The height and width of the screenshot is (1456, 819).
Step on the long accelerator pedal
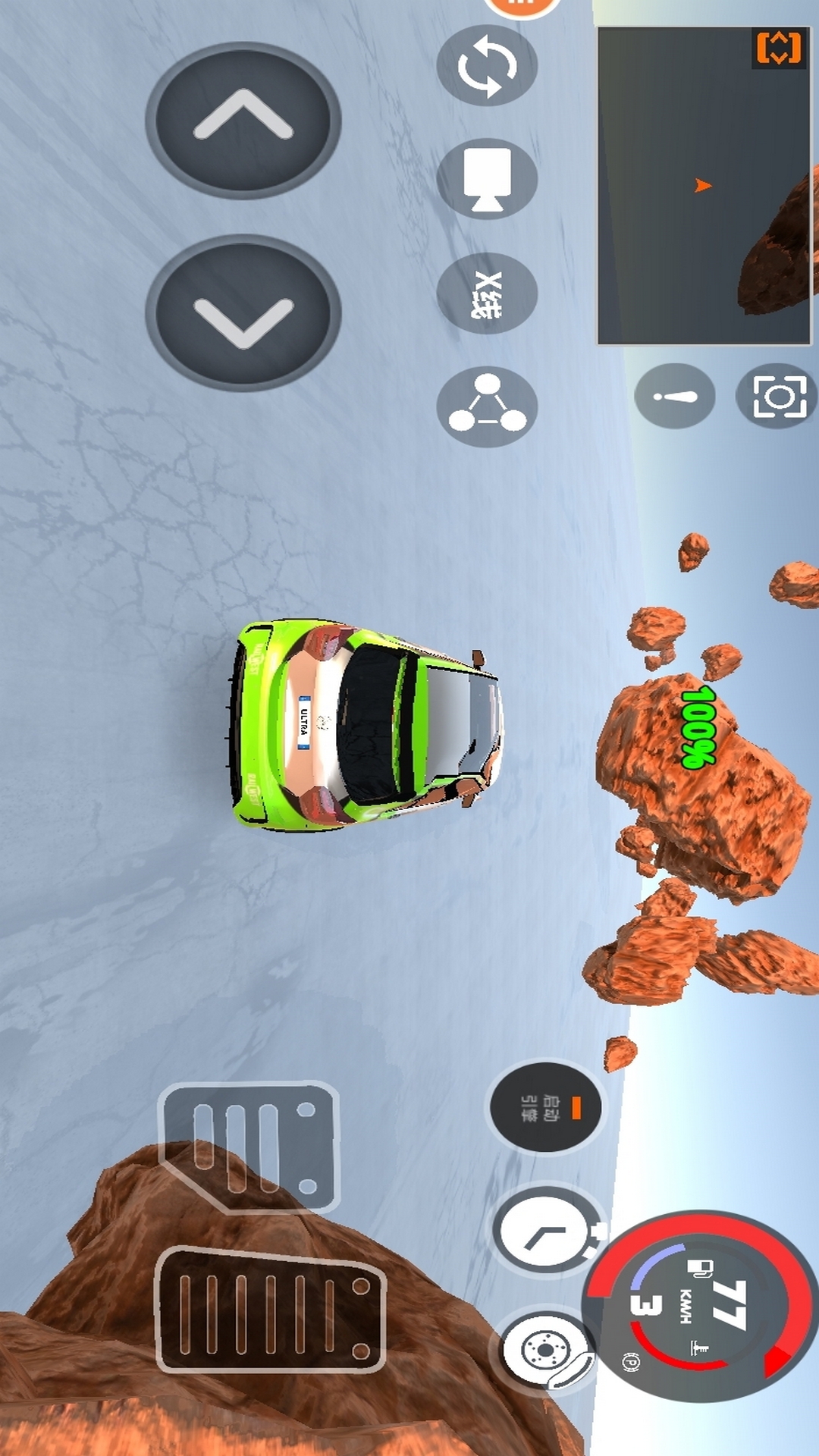(271, 1310)
